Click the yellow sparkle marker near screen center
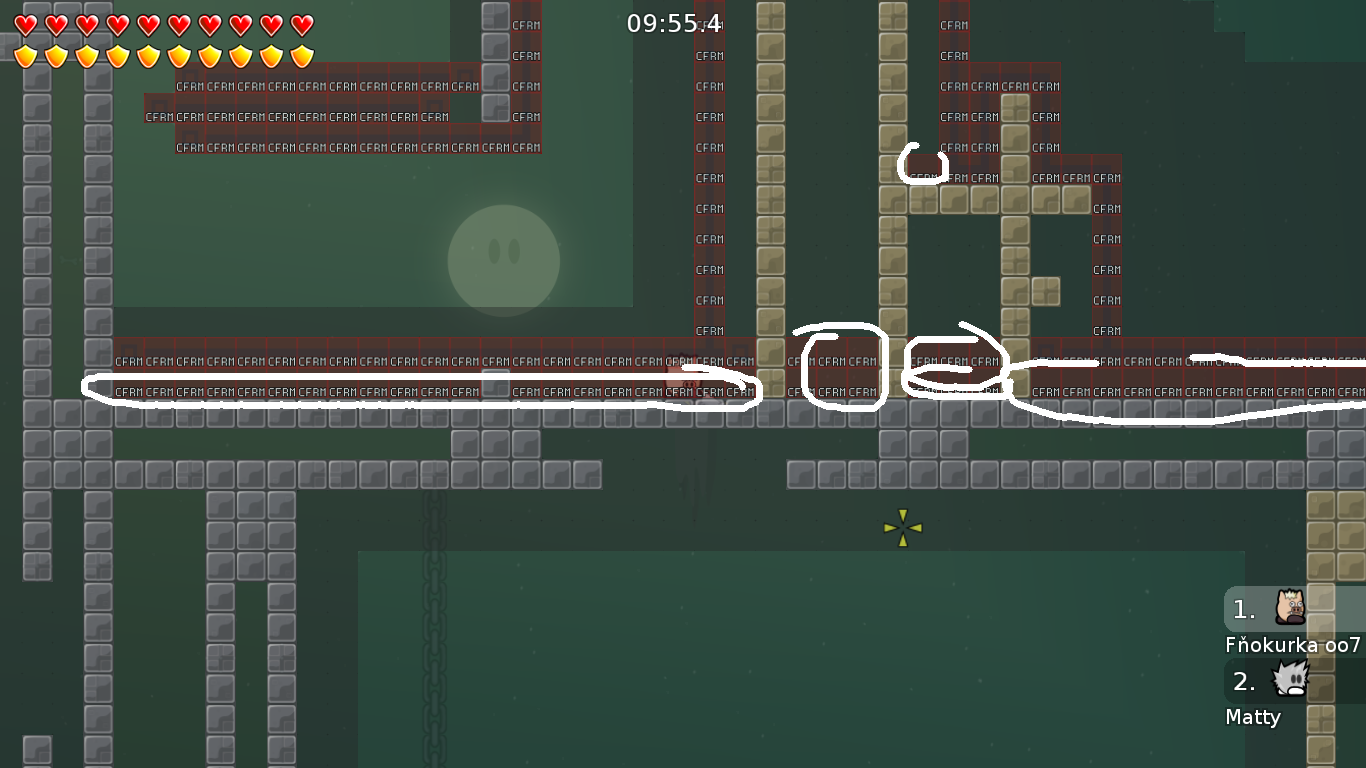This screenshot has width=1366, height=768. tap(903, 525)
